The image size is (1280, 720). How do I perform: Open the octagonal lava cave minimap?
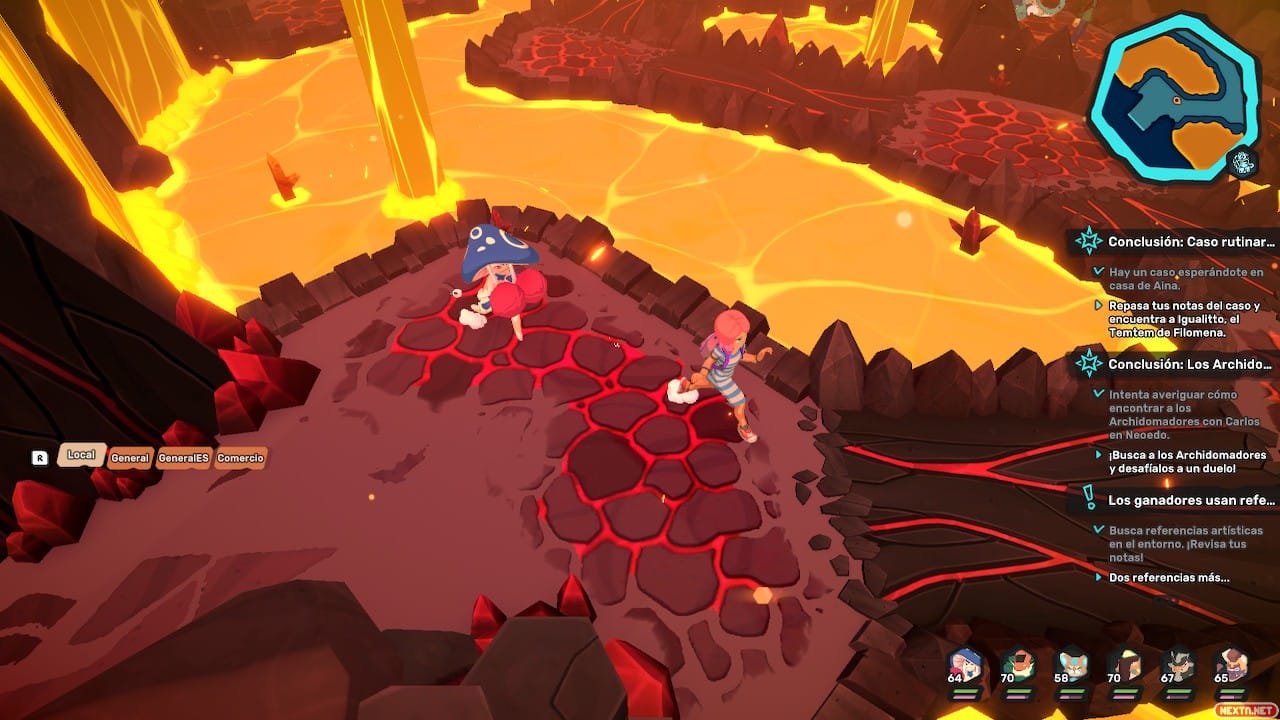(1173, 97)
